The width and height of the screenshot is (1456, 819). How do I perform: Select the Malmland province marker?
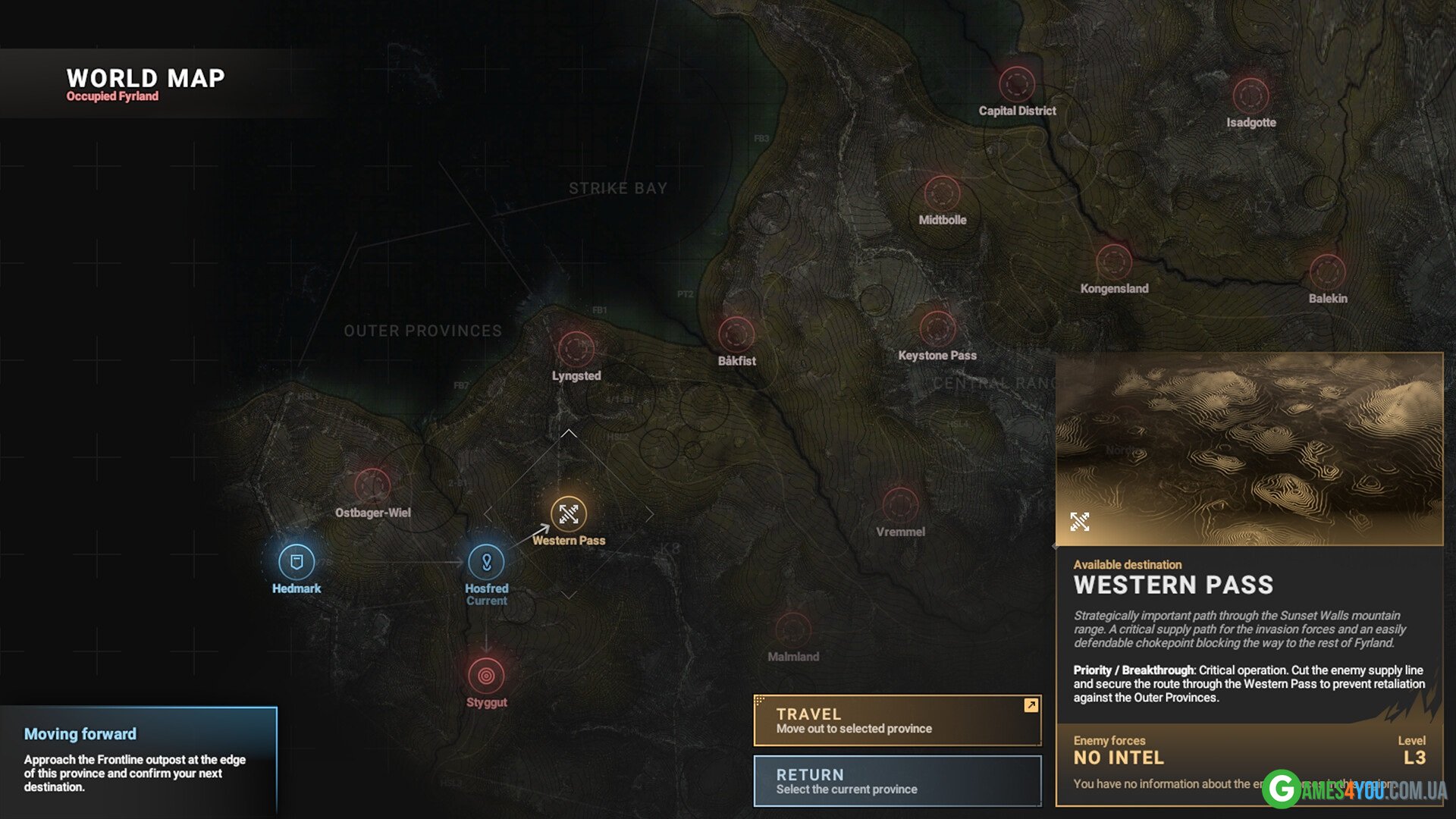coord(793,629)
